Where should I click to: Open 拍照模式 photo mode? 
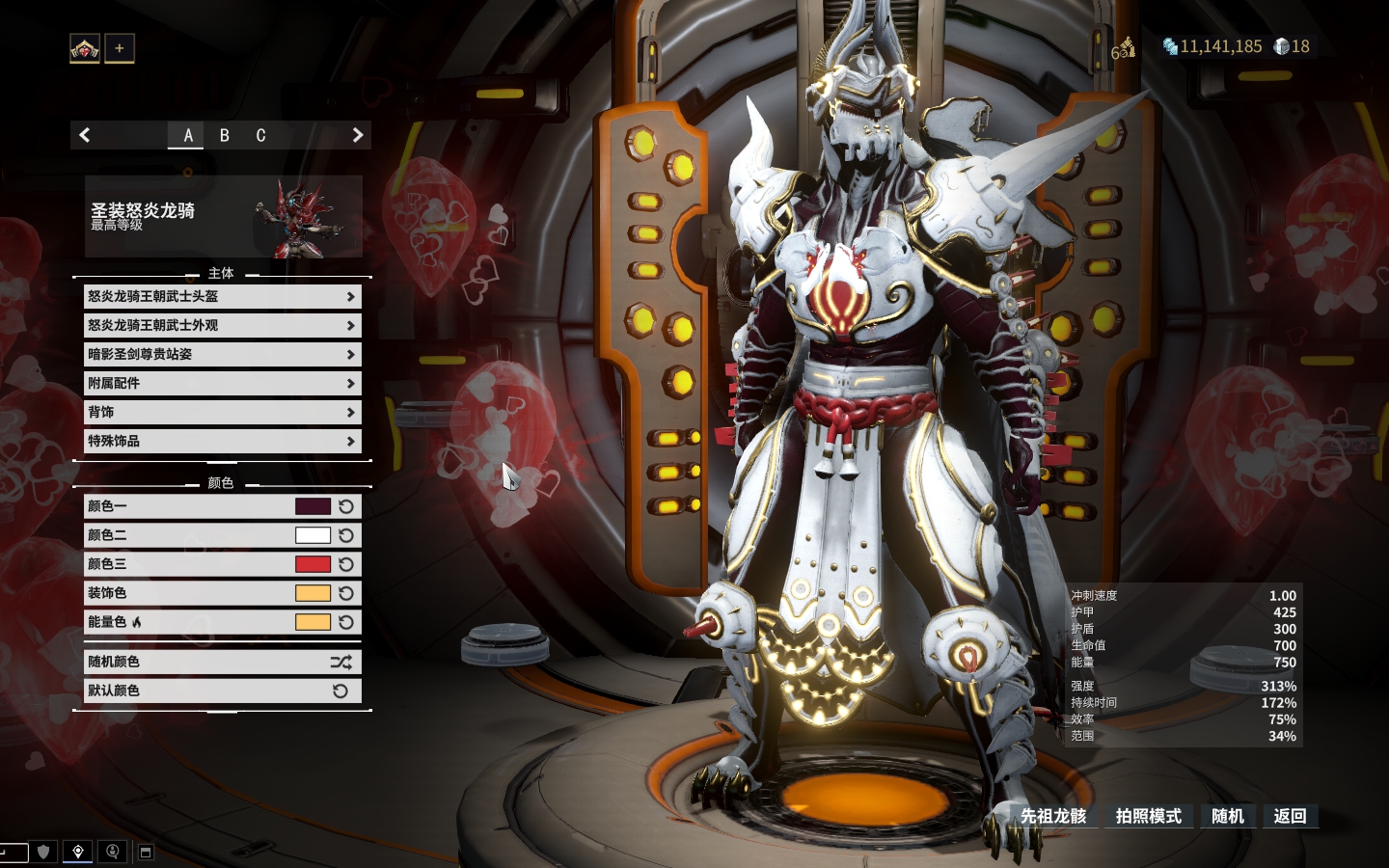(x=1148, y=817)
